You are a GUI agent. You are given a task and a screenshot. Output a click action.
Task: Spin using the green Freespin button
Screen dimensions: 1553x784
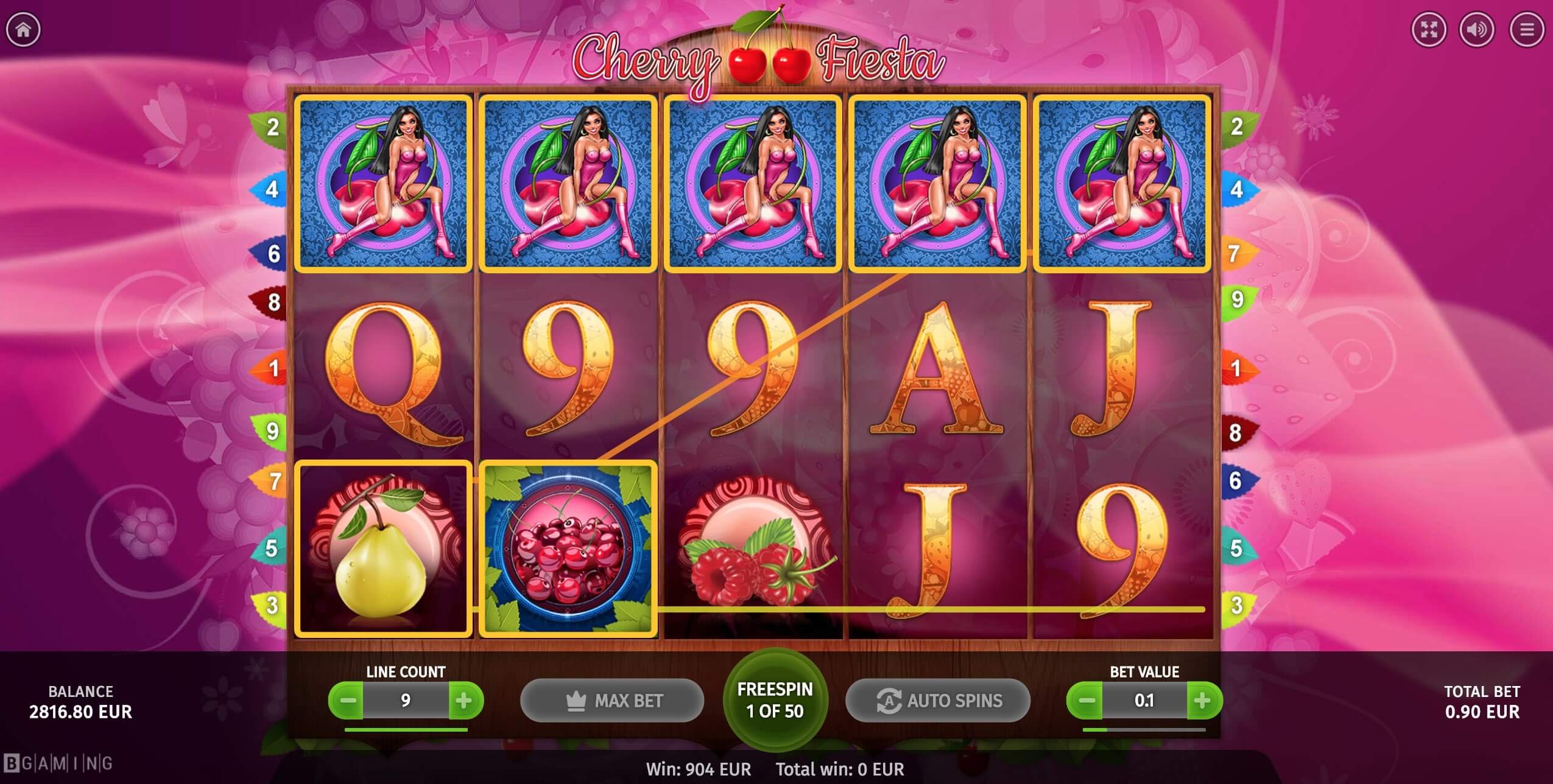tap(775, 700)
